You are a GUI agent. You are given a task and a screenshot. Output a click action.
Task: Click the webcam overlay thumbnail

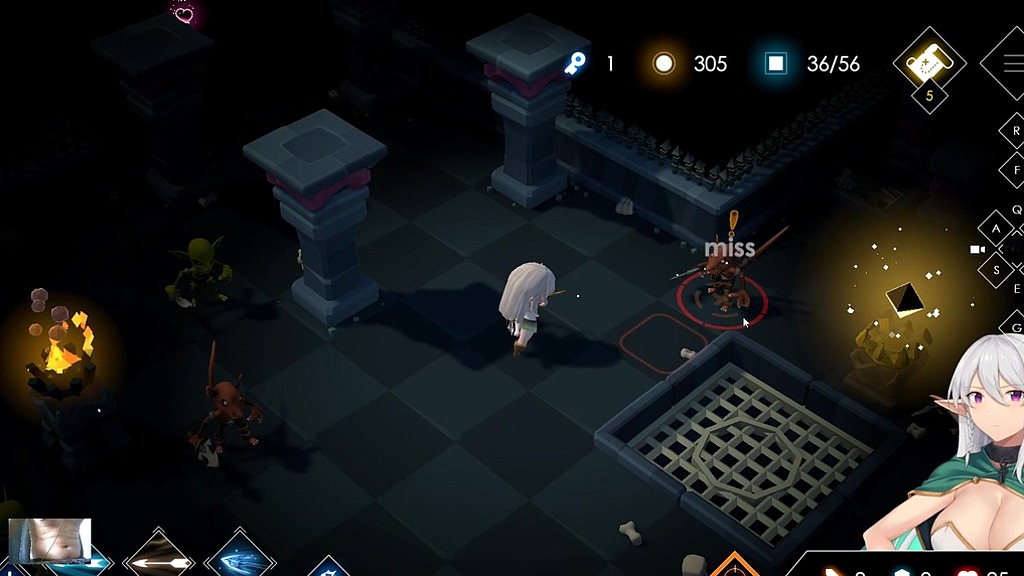click(x=50, y=541)
